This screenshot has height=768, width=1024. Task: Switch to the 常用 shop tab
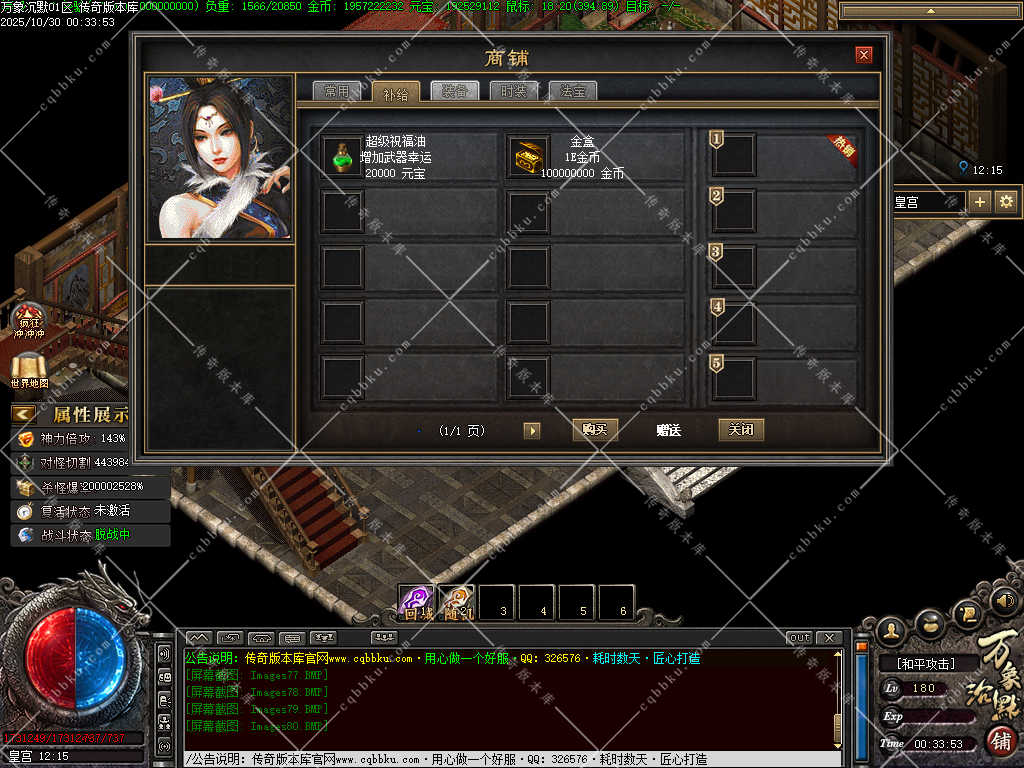[336, 91]
